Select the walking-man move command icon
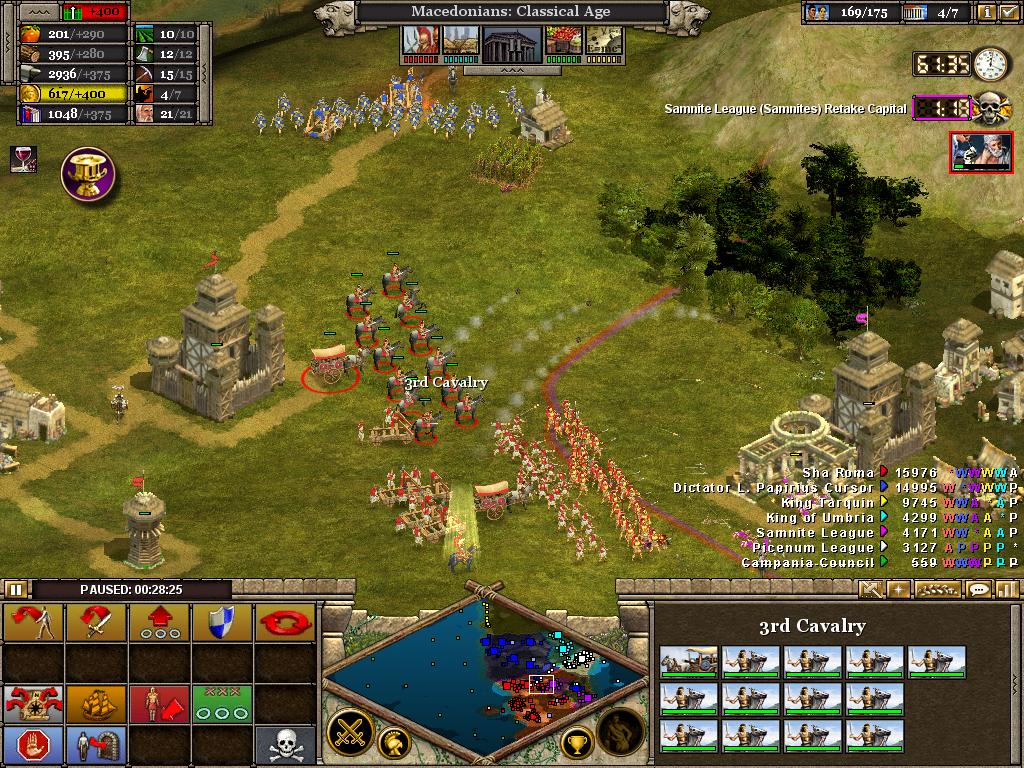 coord(34,623)
